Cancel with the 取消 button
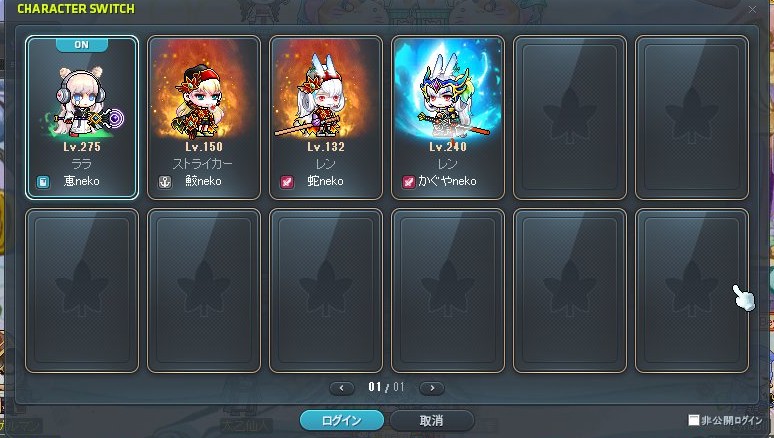774x438 pixels. 432,420
